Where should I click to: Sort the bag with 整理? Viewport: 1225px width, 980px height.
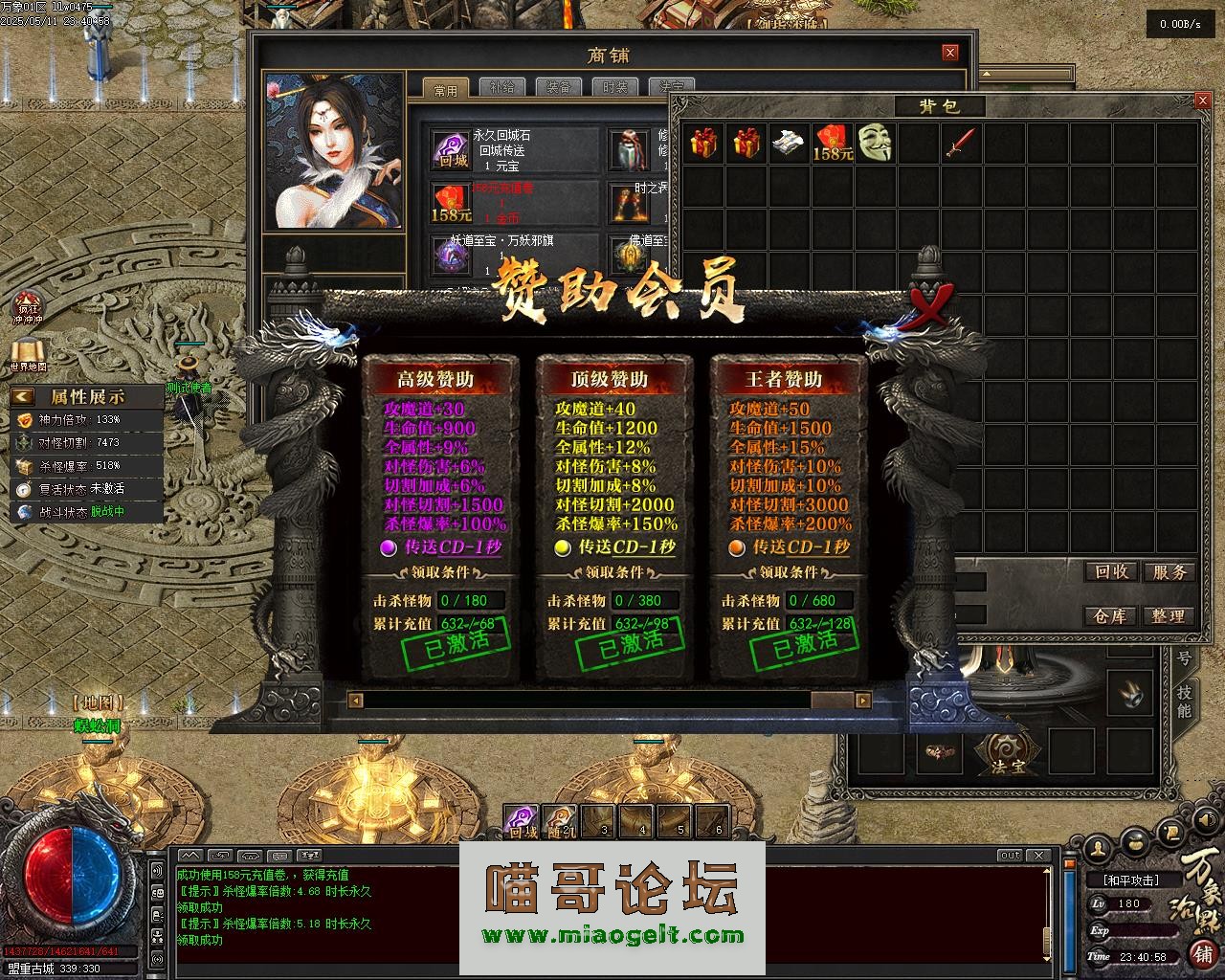[1168, 616]
